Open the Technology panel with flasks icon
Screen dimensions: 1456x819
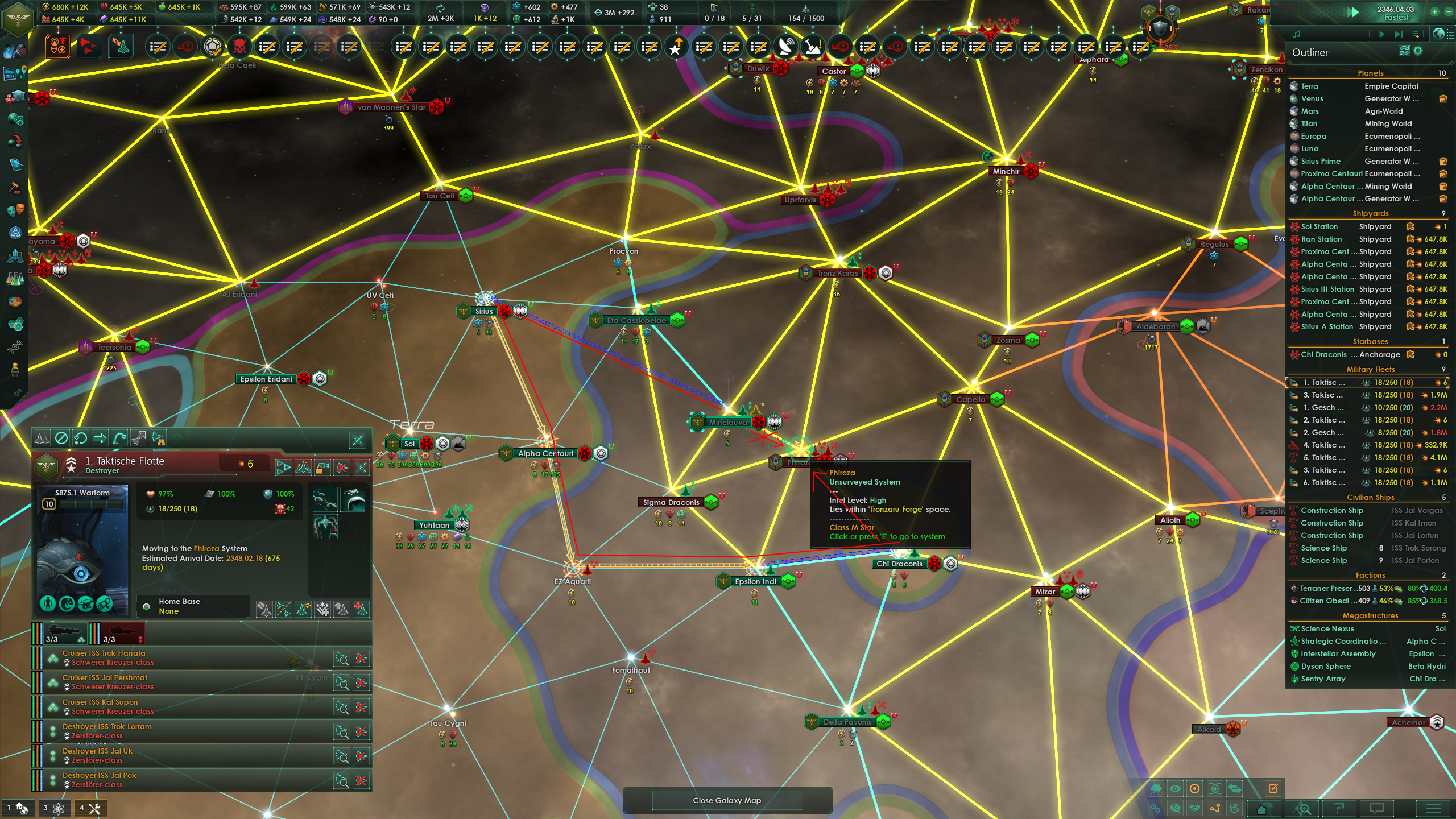[x=15, y=278]
